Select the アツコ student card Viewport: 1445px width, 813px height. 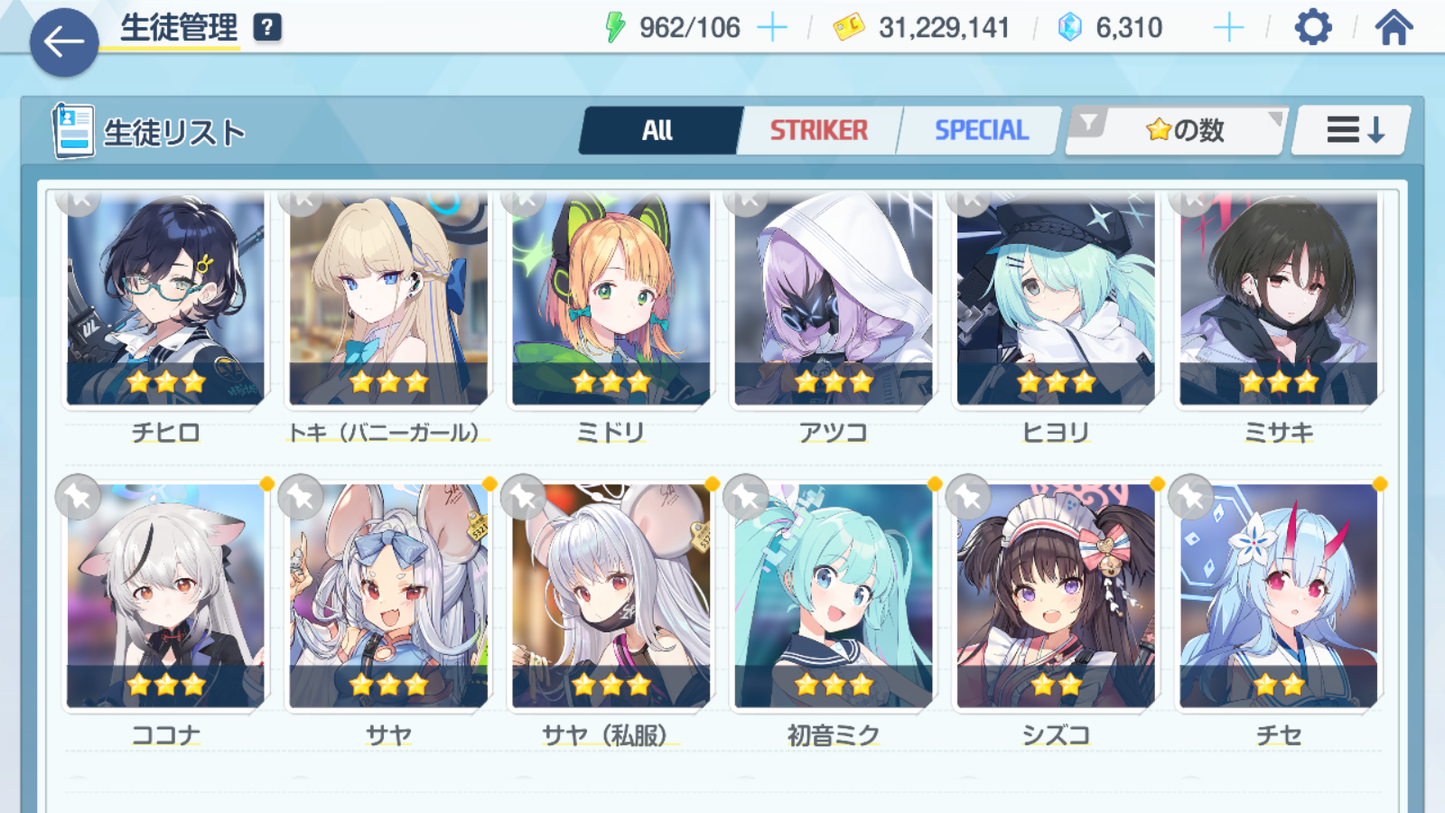click(x=833, y=300)
